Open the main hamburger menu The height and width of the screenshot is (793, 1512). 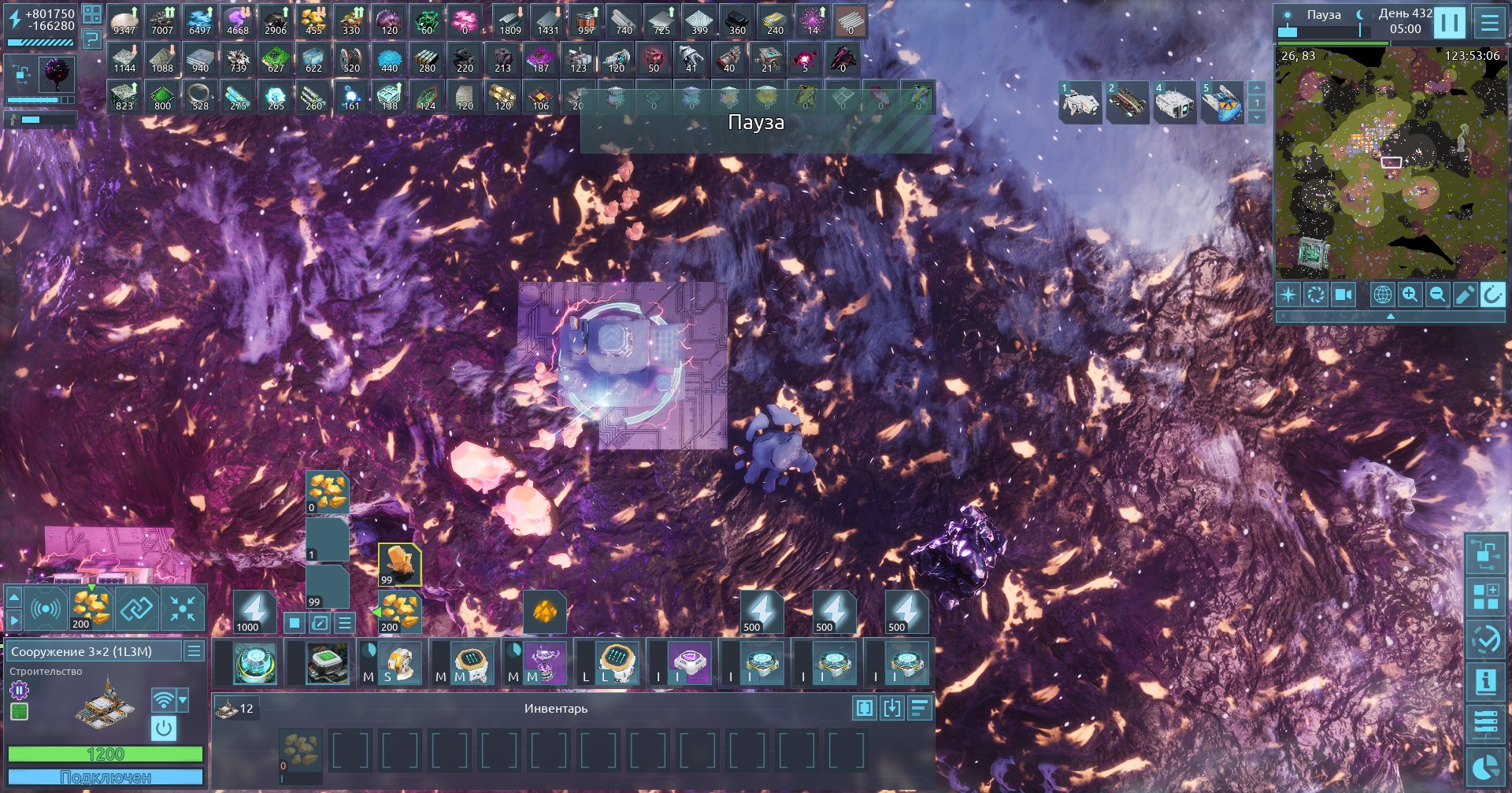pyautogui.click(x=1489, y=22)
